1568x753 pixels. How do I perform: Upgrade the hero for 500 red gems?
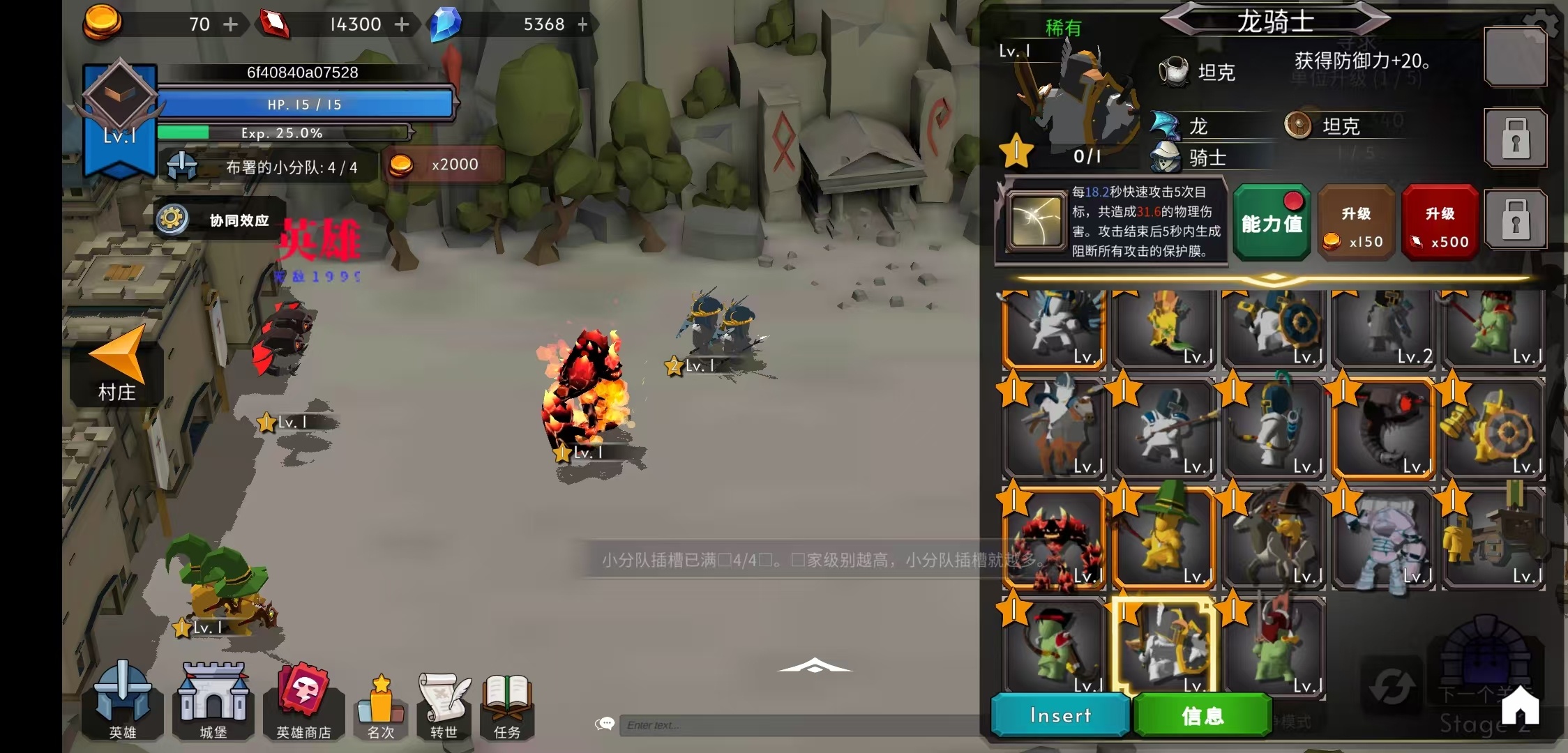[x=1440, y=223]
